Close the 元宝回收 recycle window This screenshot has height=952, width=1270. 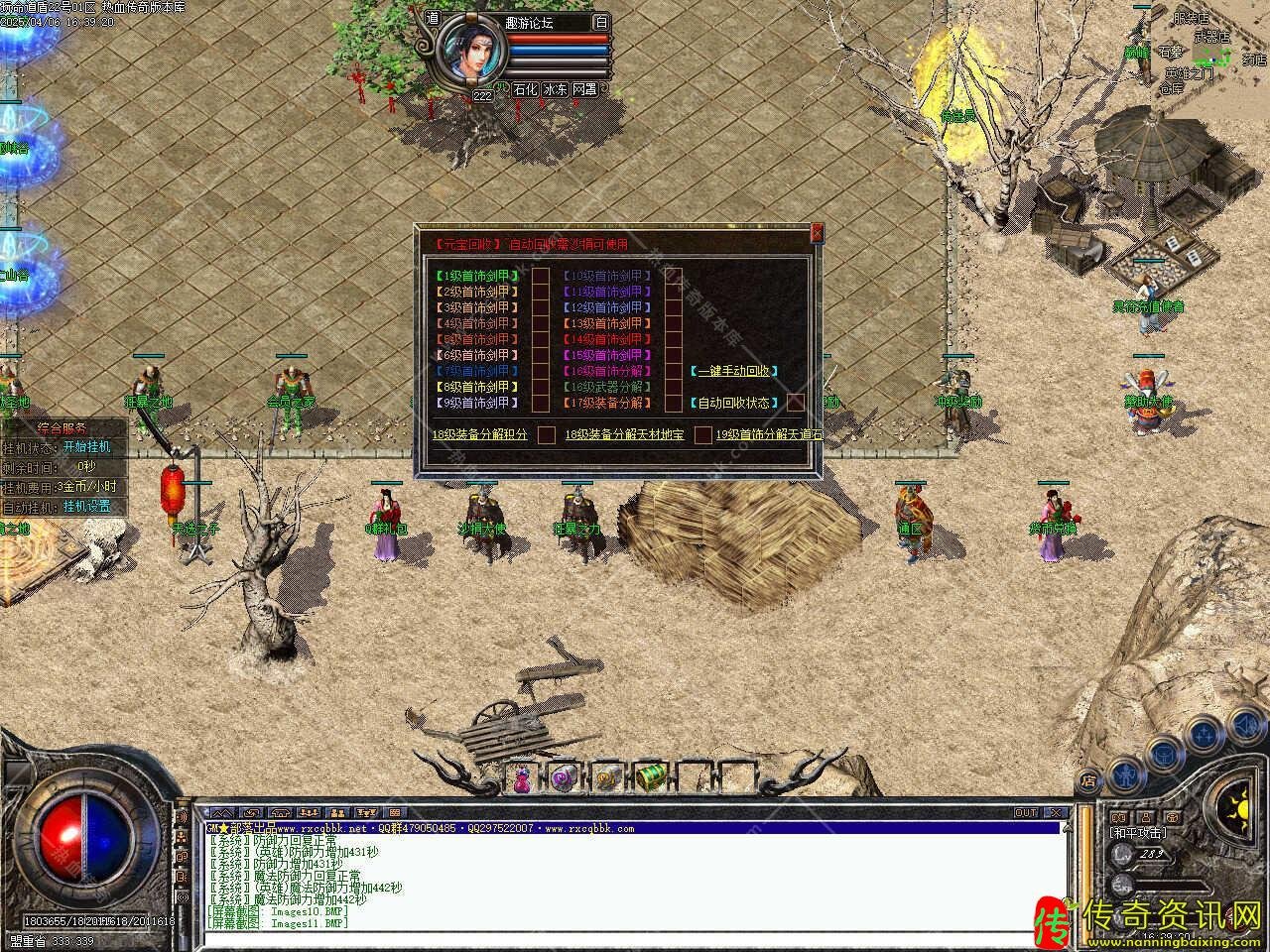coord(817,233)
